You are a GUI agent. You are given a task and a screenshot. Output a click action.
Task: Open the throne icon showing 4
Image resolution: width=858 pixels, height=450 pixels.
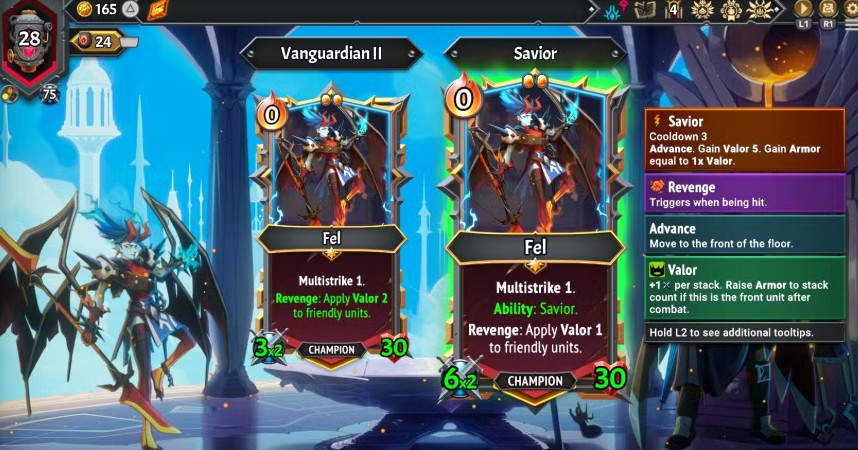coord(673,10)
